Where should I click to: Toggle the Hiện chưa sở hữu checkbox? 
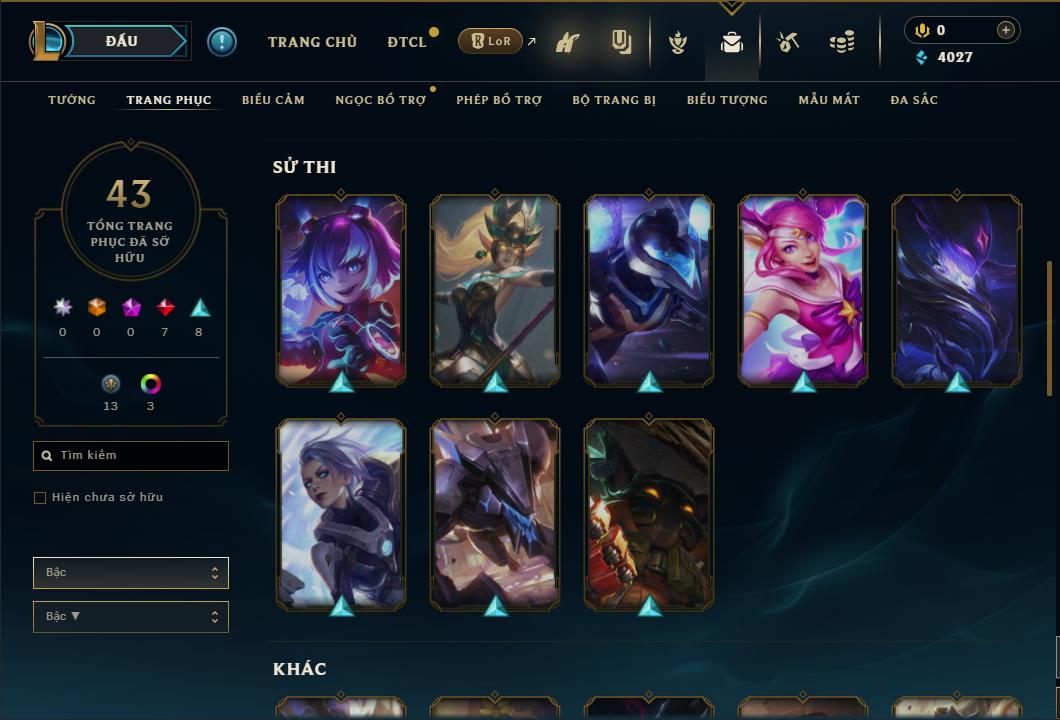click(x=40, y=498)
